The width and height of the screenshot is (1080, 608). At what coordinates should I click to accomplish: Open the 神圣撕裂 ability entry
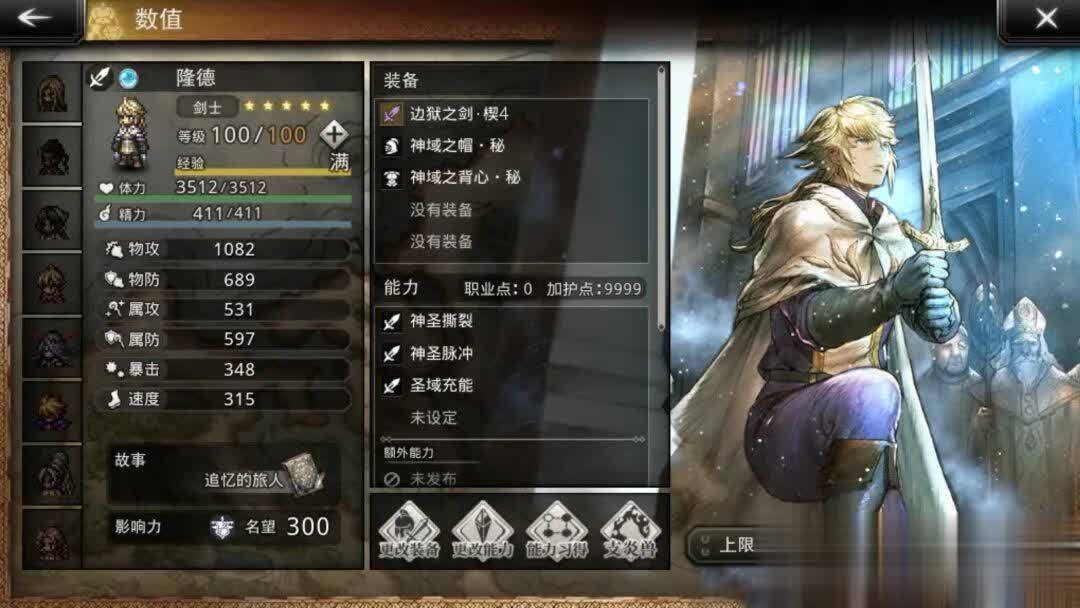(512, 322)
